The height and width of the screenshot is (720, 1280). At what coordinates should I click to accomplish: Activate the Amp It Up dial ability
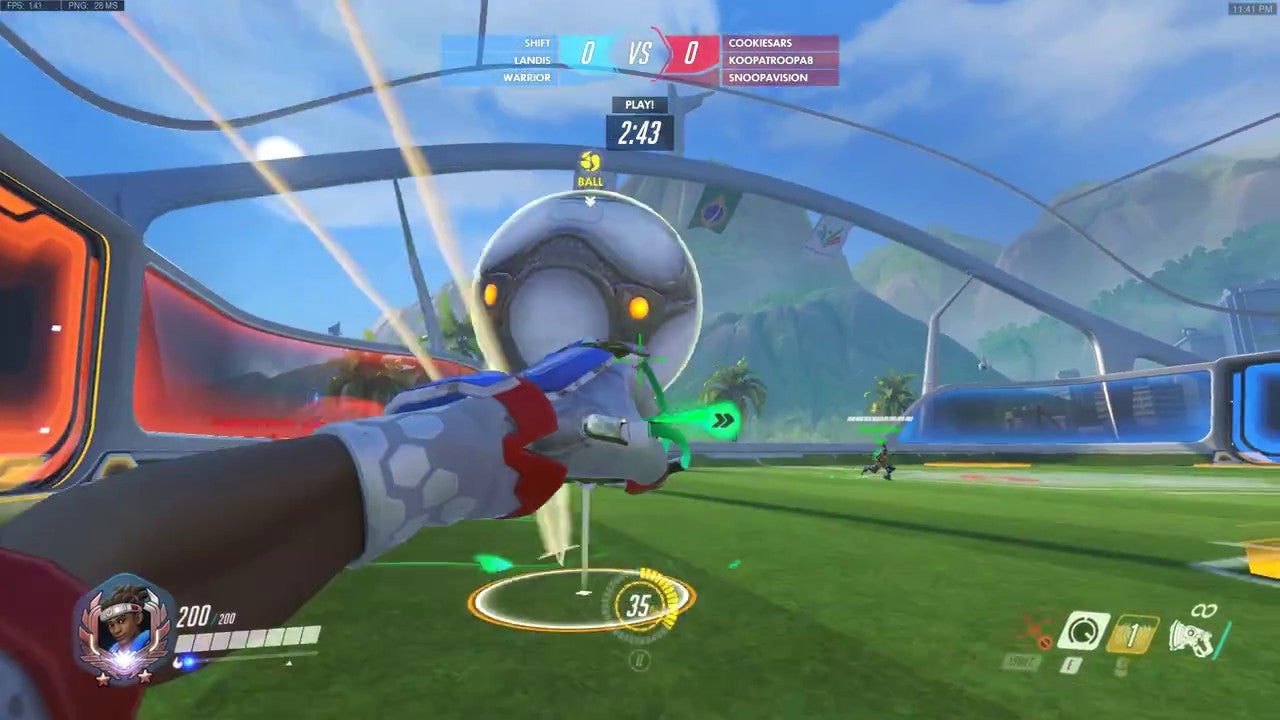point(1083,632)
